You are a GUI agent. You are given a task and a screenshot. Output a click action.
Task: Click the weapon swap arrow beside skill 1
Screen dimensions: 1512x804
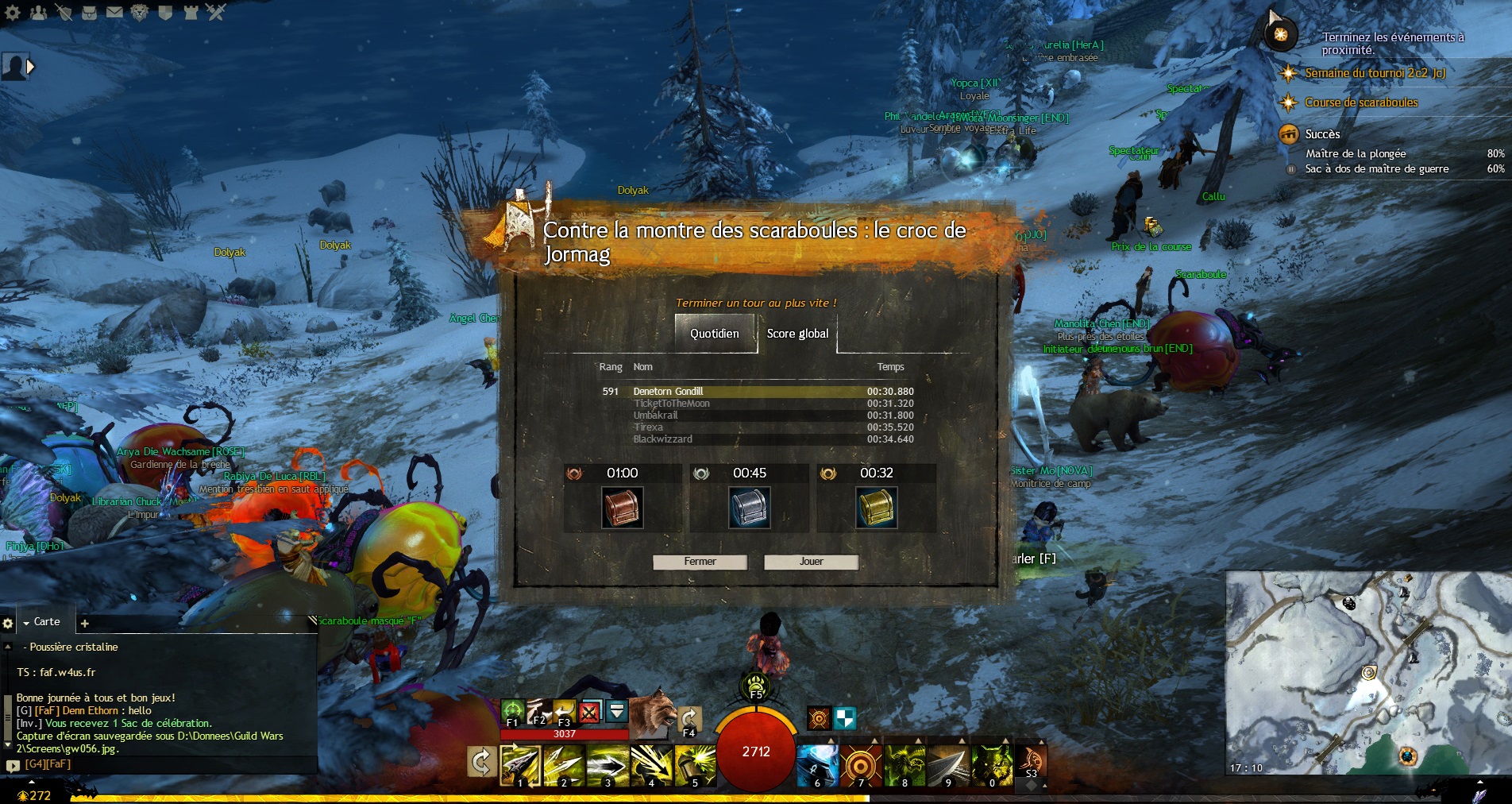tap(481, 763)
